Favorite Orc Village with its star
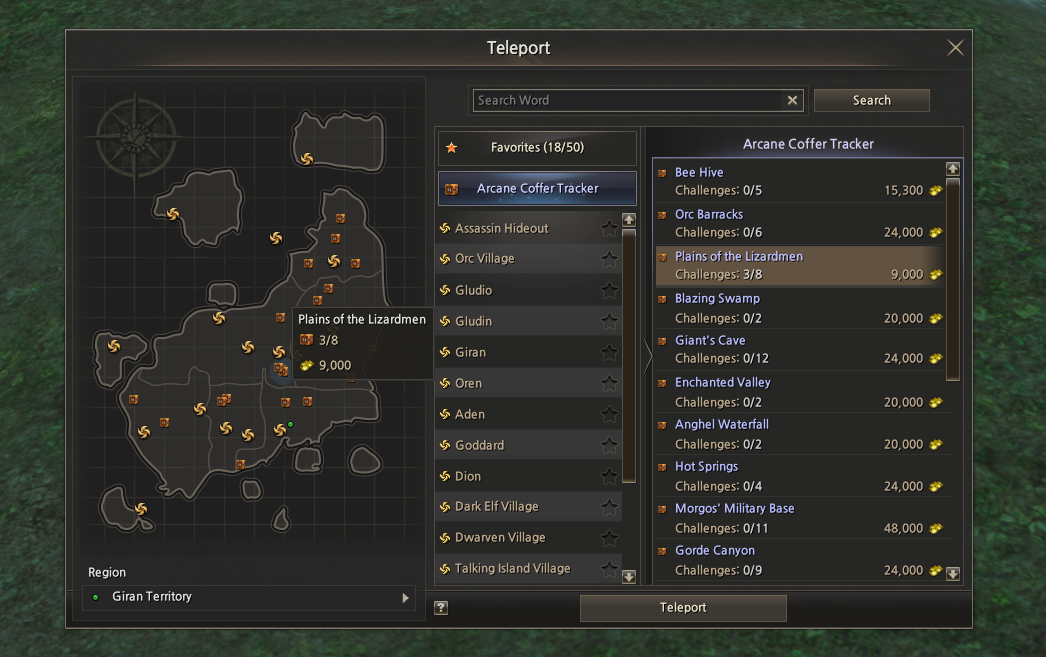 coord(609,259)
